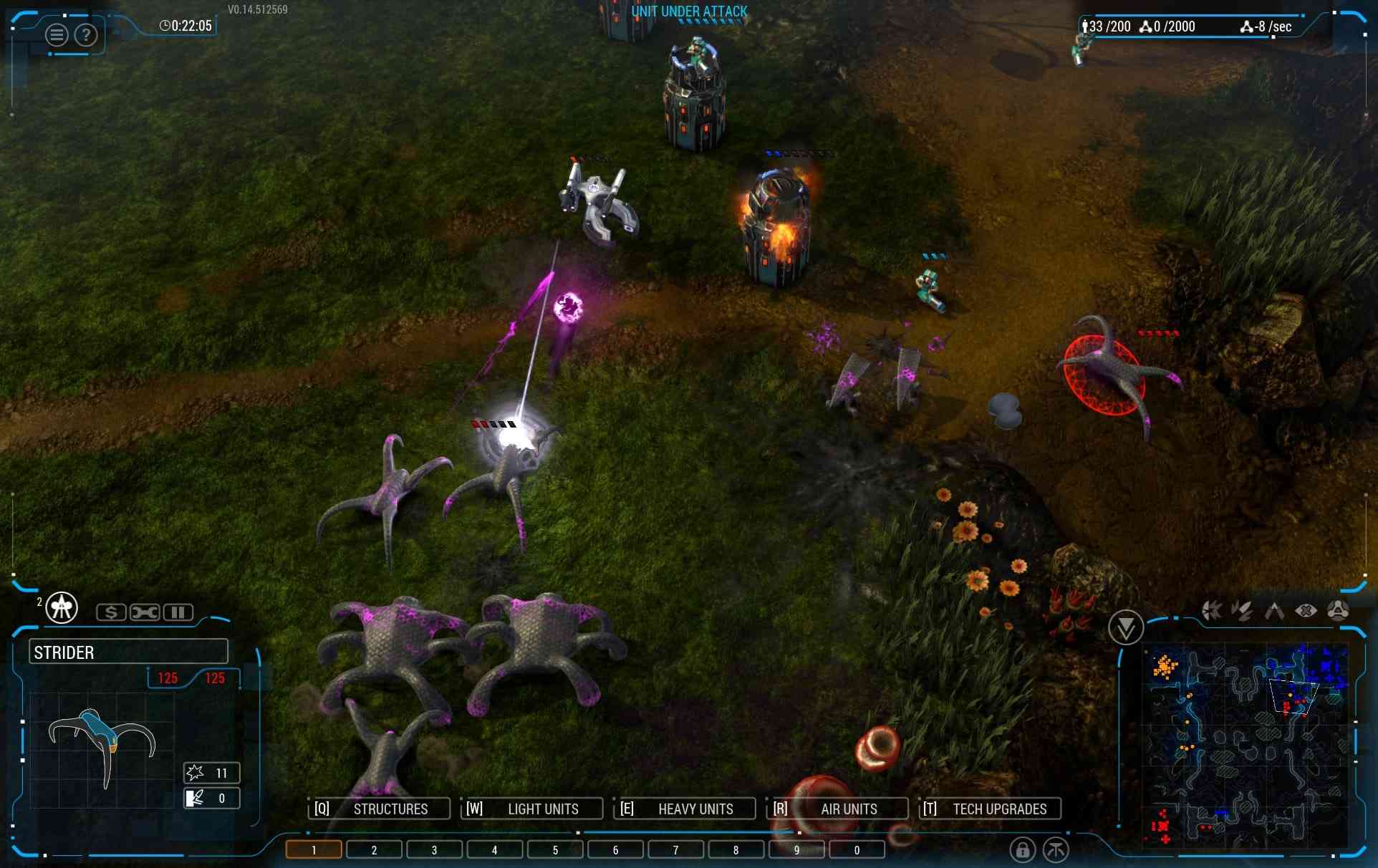This screenshot has width=1378, height=868.
Task: Select control group 1
Action: 314,850
